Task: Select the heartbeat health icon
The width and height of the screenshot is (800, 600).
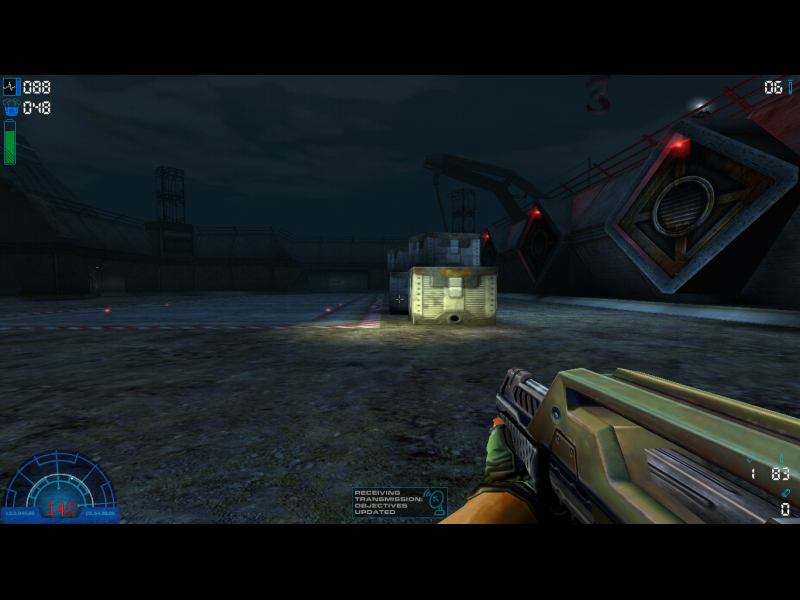Action: pos(11,87)
